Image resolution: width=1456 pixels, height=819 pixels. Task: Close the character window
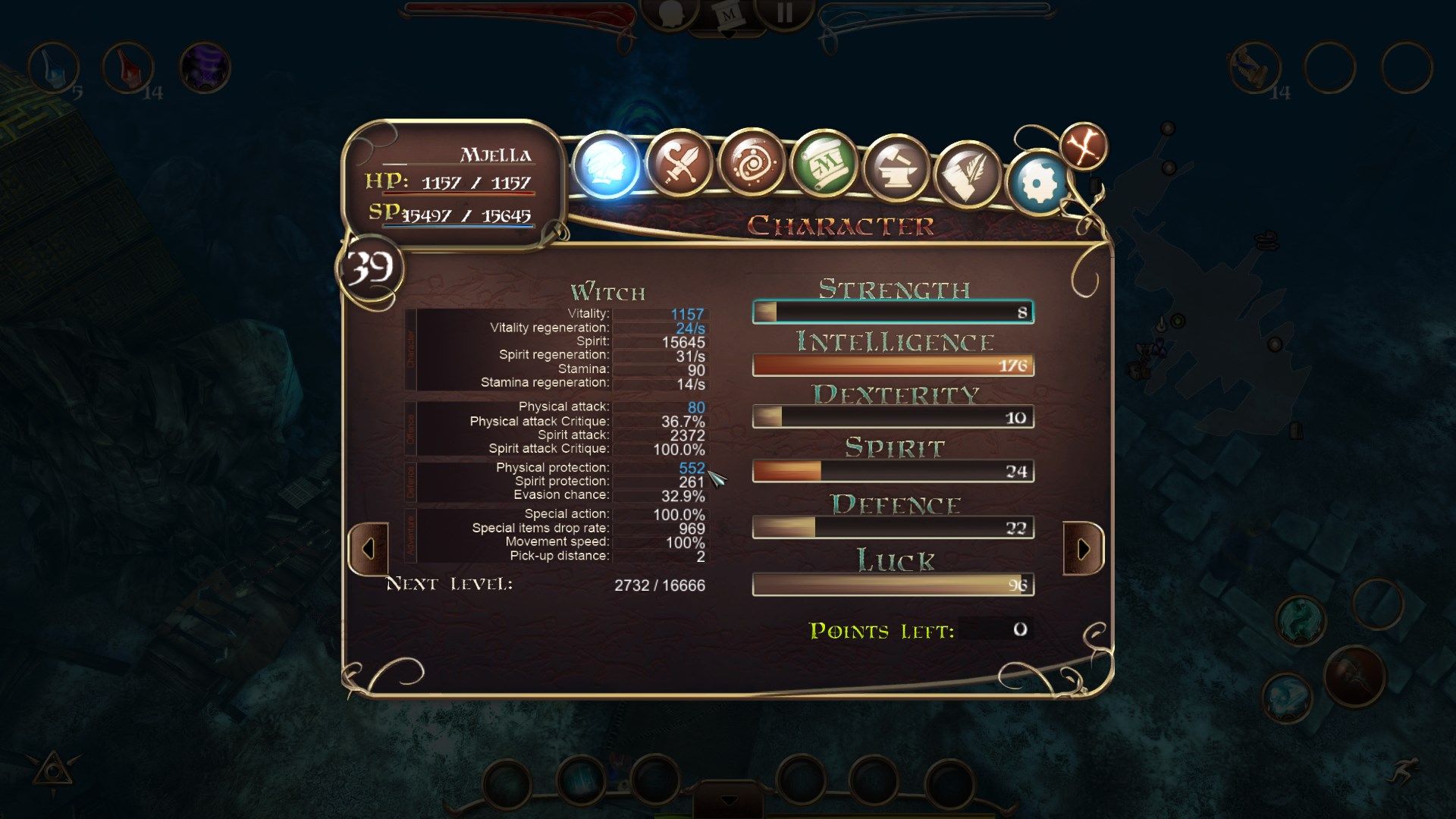tap(1084, 146)
